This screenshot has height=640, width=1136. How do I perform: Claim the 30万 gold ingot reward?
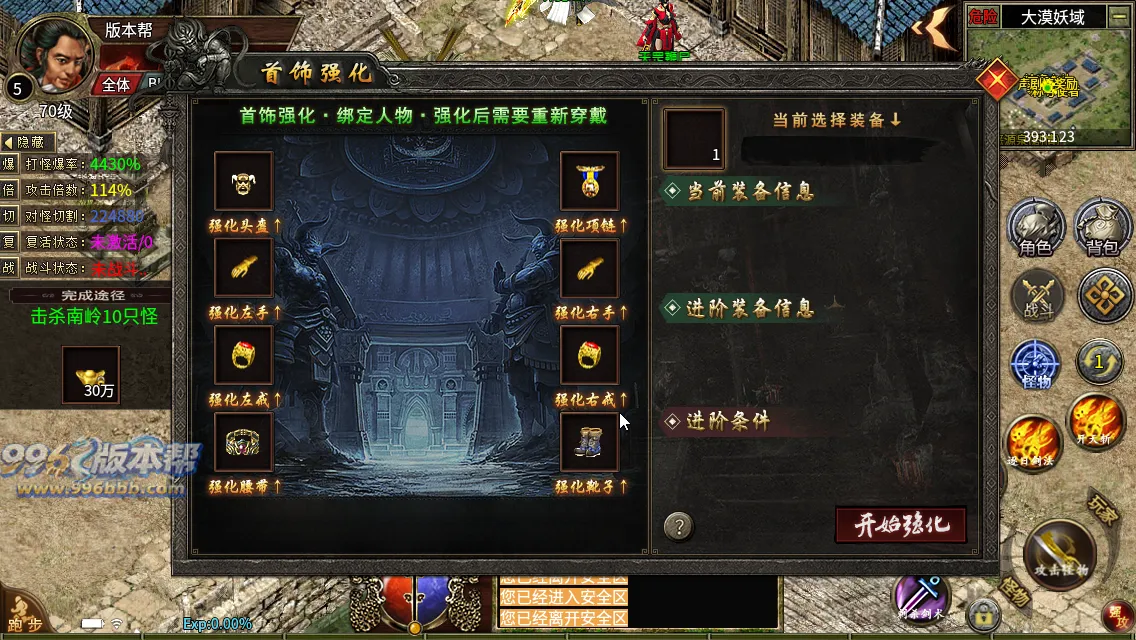(x=91, y=374)
